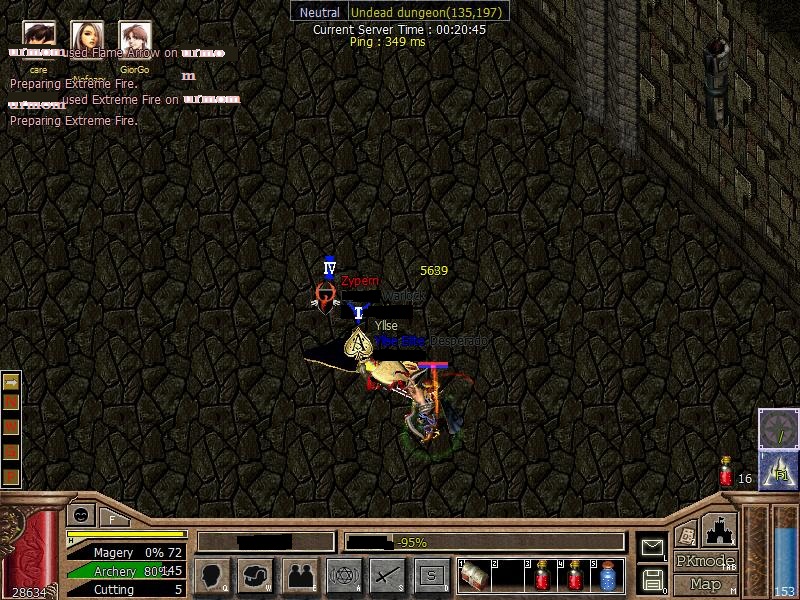The height and width of the screenshot is (600, 800).
Task: Open the Map button
Action: click(705, 584)
